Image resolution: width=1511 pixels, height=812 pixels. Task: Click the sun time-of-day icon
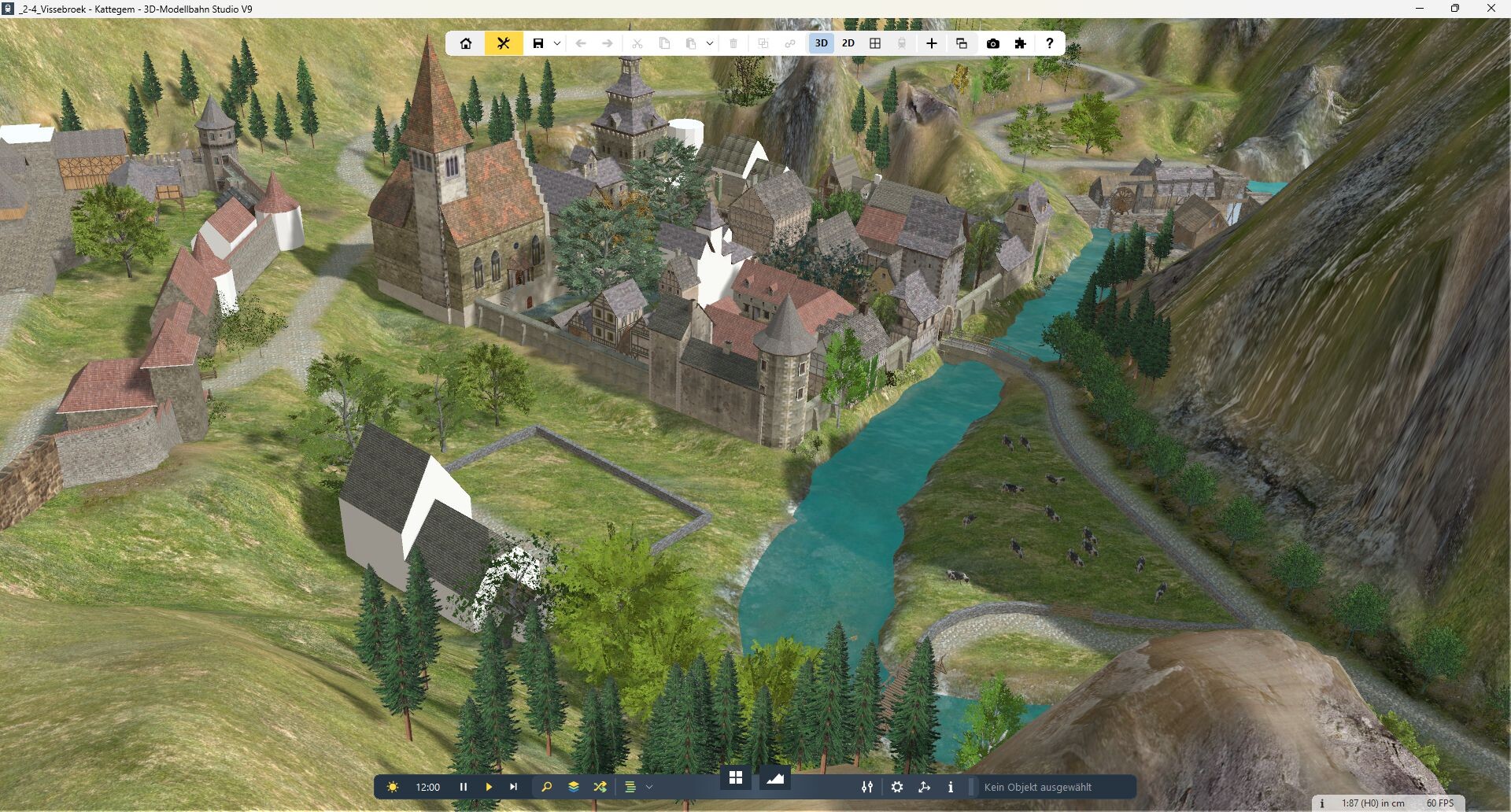coord(393,787)
